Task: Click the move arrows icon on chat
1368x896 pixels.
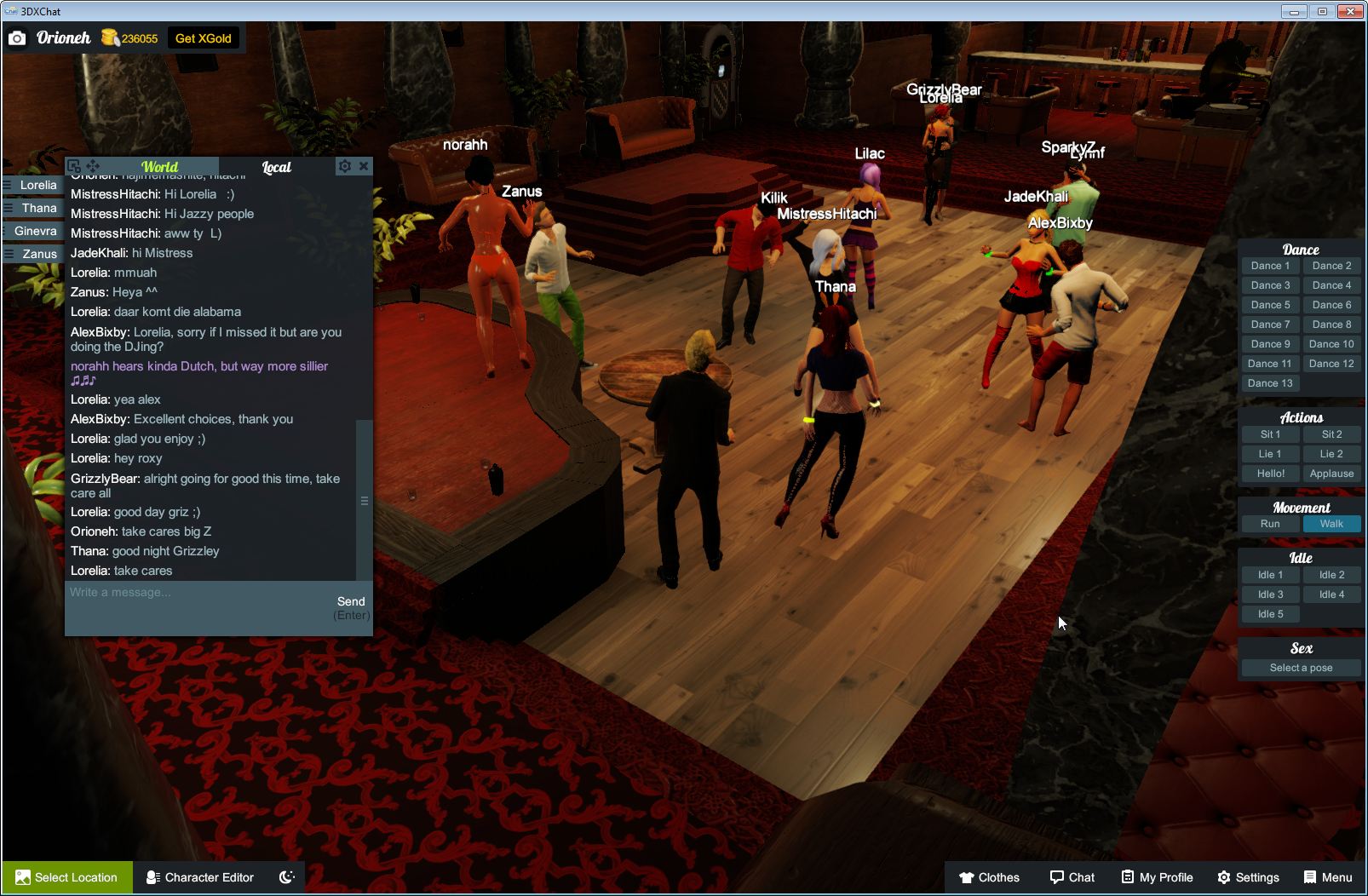Action: (x=95, y=164)
